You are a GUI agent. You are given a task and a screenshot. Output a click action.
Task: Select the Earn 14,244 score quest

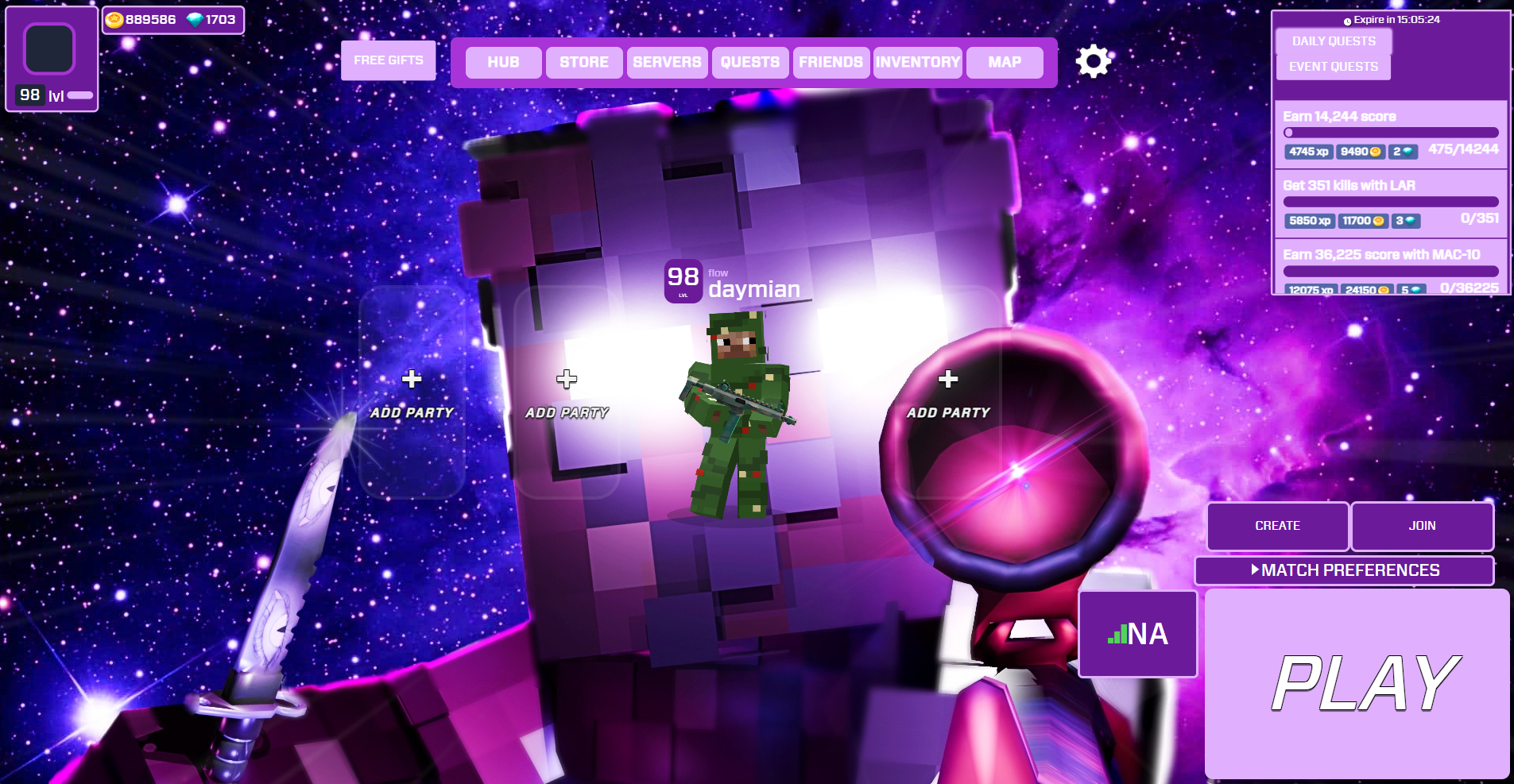[1391, 133]
